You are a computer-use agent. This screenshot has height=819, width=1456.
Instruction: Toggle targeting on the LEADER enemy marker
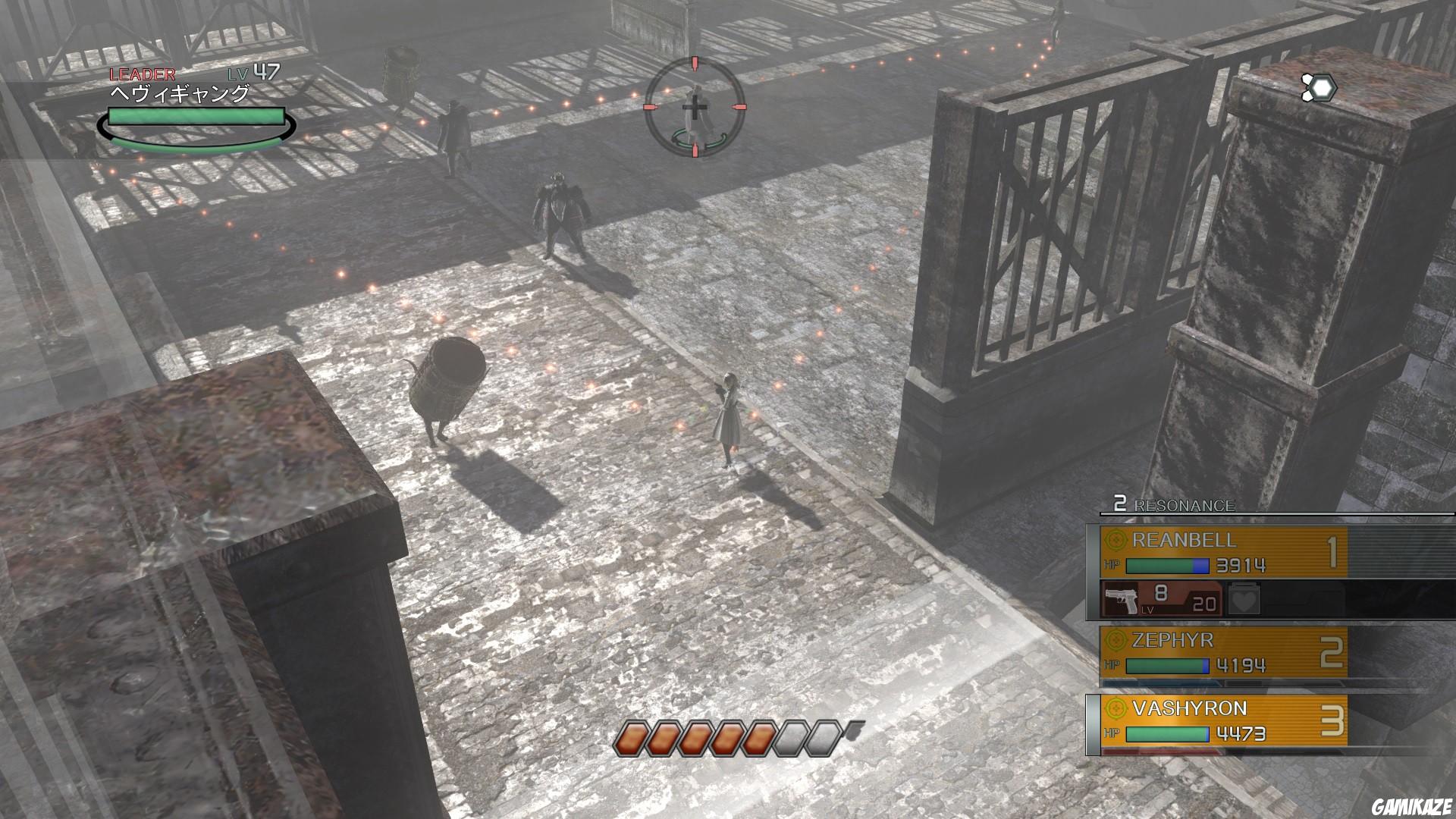click(137, 75)
